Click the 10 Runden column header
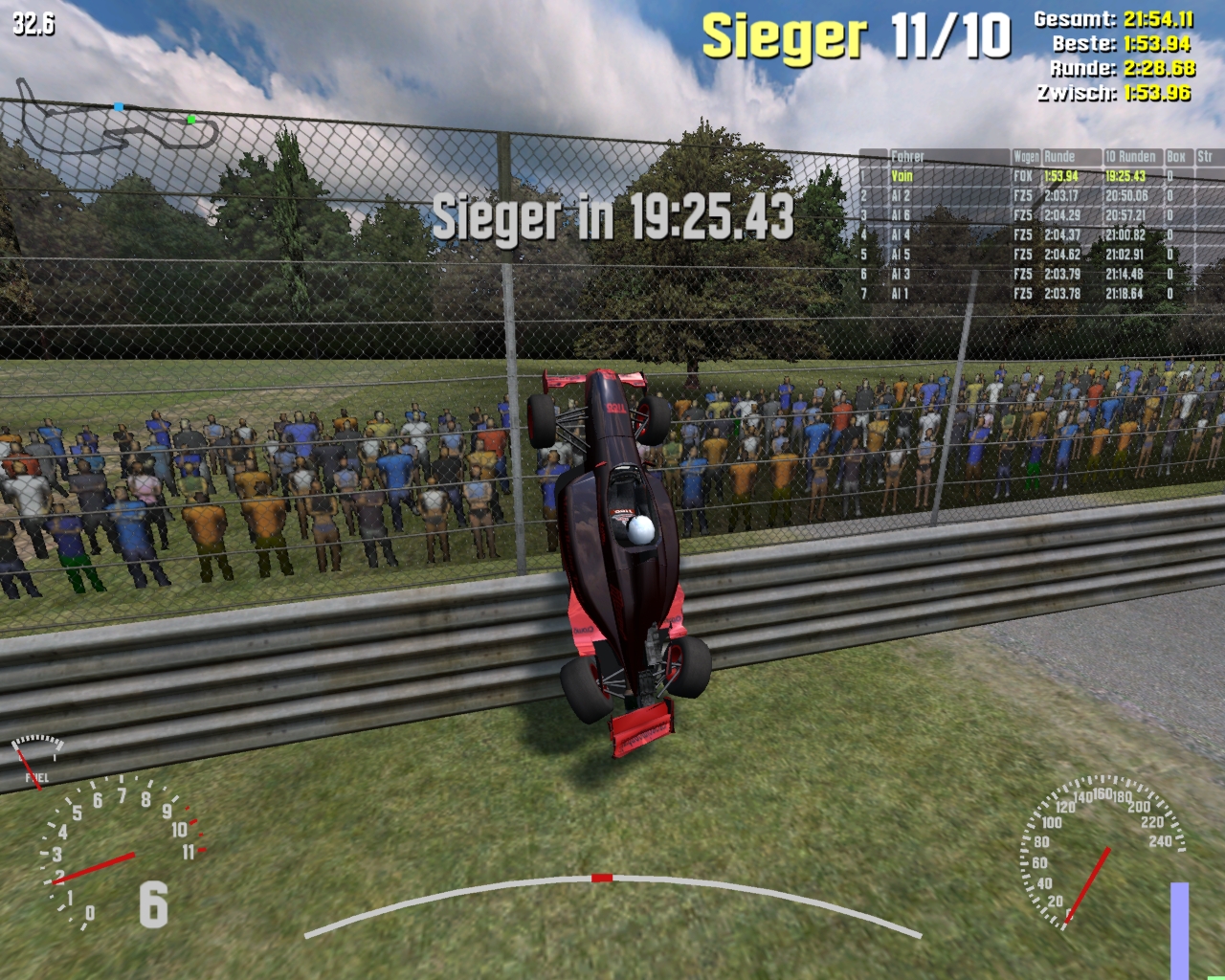Viewport: 1225px width, 980px height. (x=1130, y=156)
